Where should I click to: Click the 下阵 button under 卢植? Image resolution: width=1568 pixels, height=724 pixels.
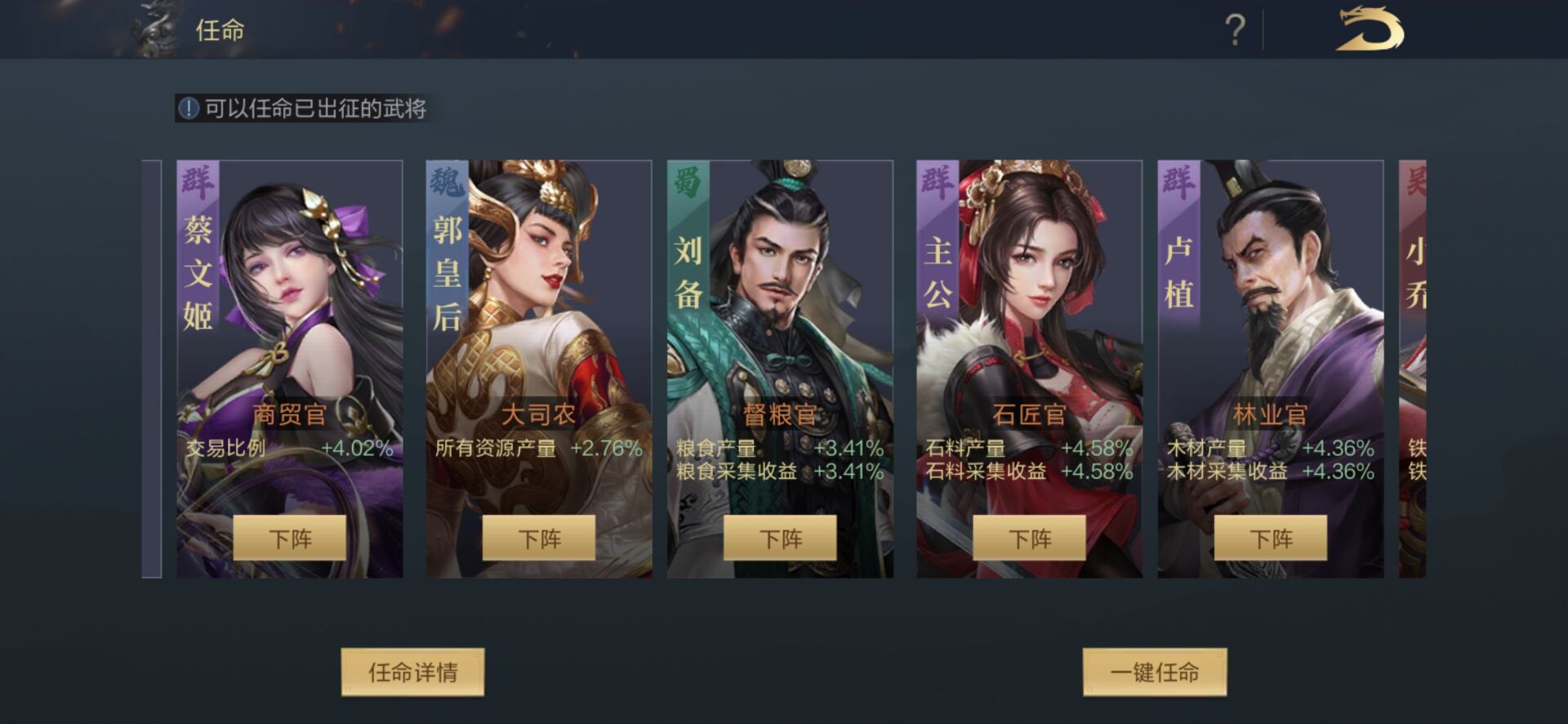point(1270,539)
